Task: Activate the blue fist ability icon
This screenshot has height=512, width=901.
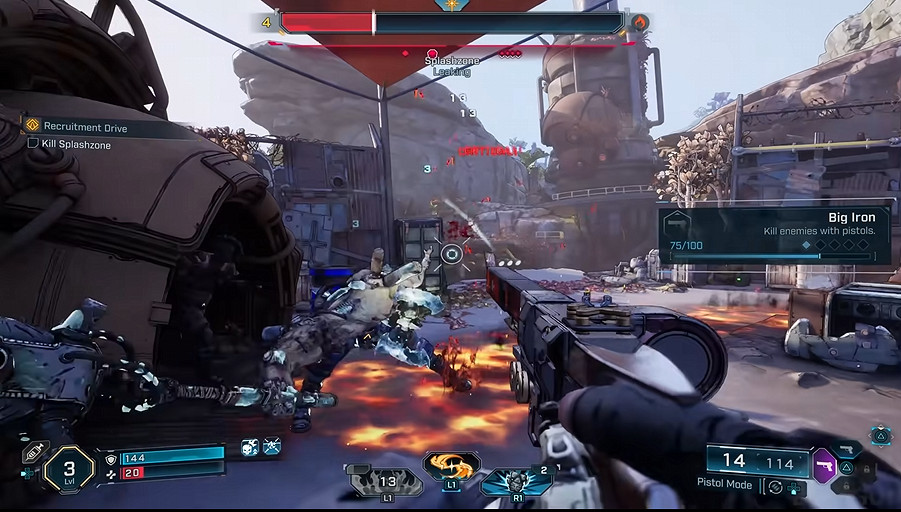Action: (516, 481)
